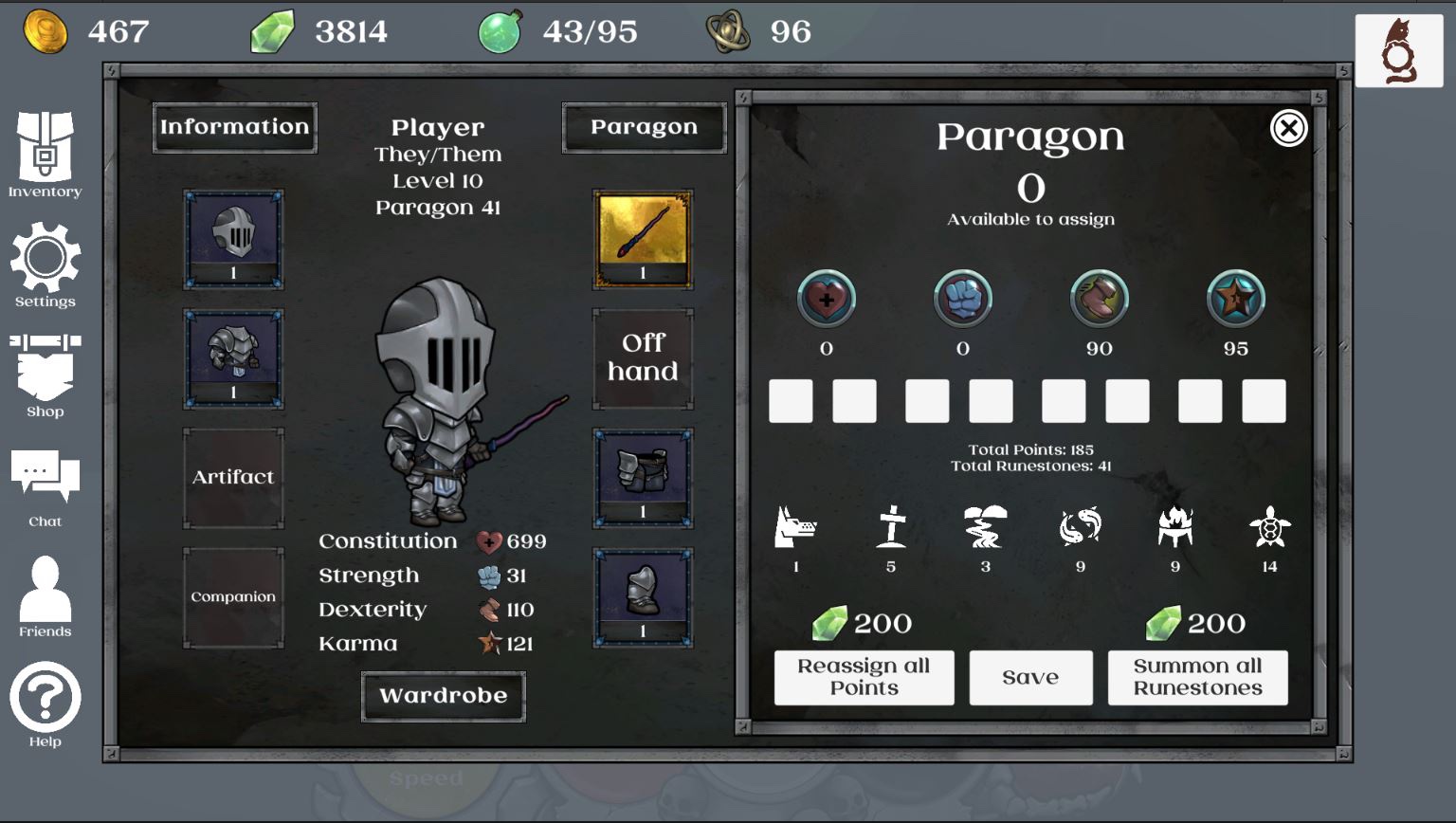Screen dimensions: 1456x823
Task: Click Summon all Runestones
Action: coord(1197,677)
